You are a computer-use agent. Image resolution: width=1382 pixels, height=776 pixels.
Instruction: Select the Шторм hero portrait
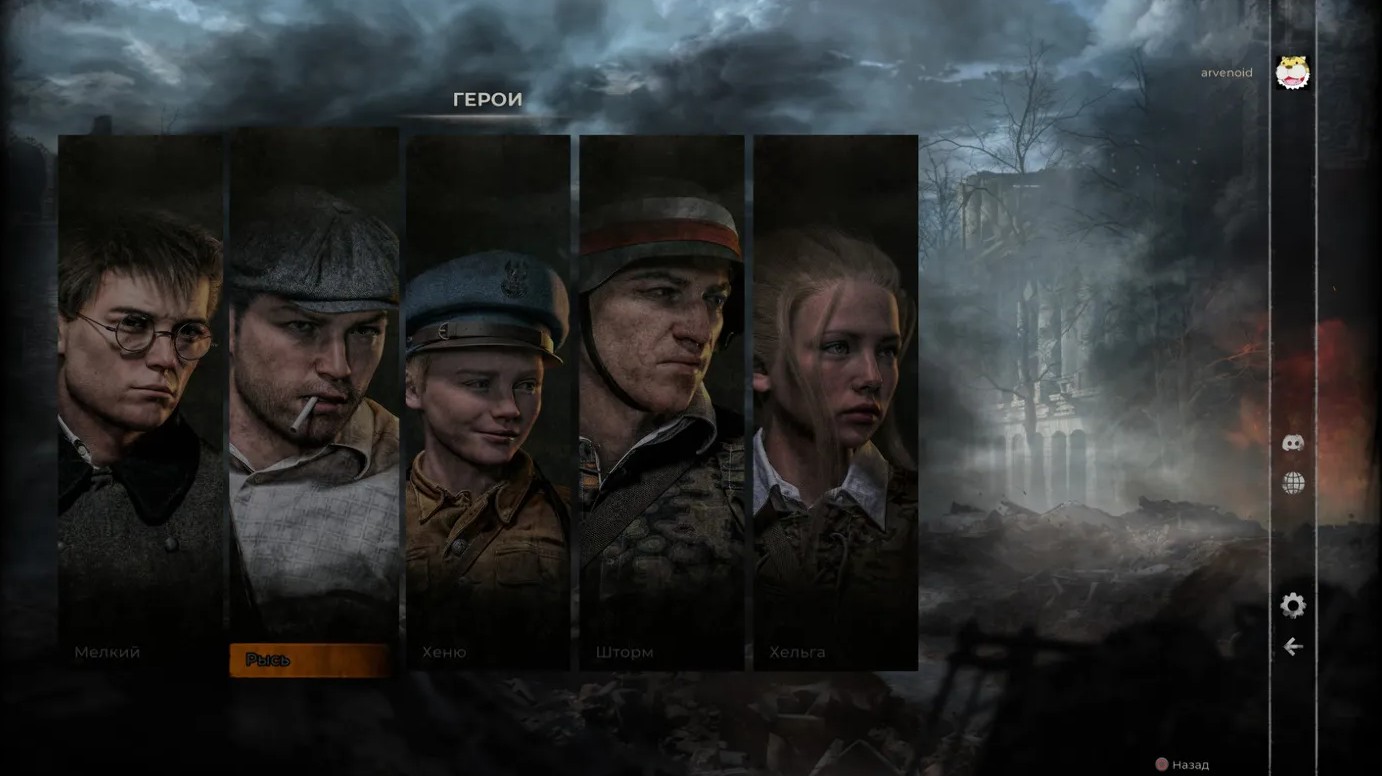(661, 400)
